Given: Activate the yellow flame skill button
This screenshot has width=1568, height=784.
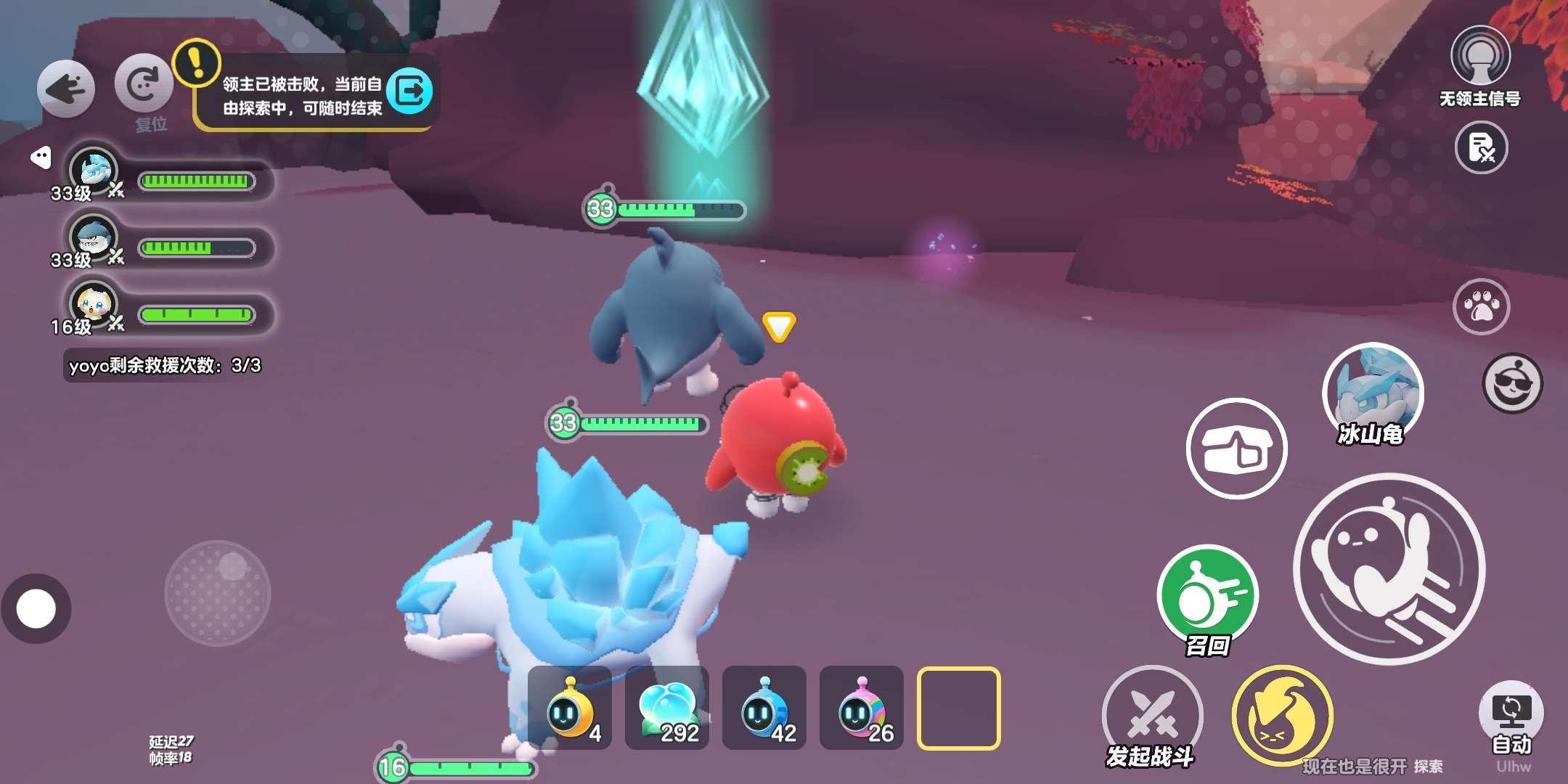Looking at the screenshot, I should [x=1282, y=715].
